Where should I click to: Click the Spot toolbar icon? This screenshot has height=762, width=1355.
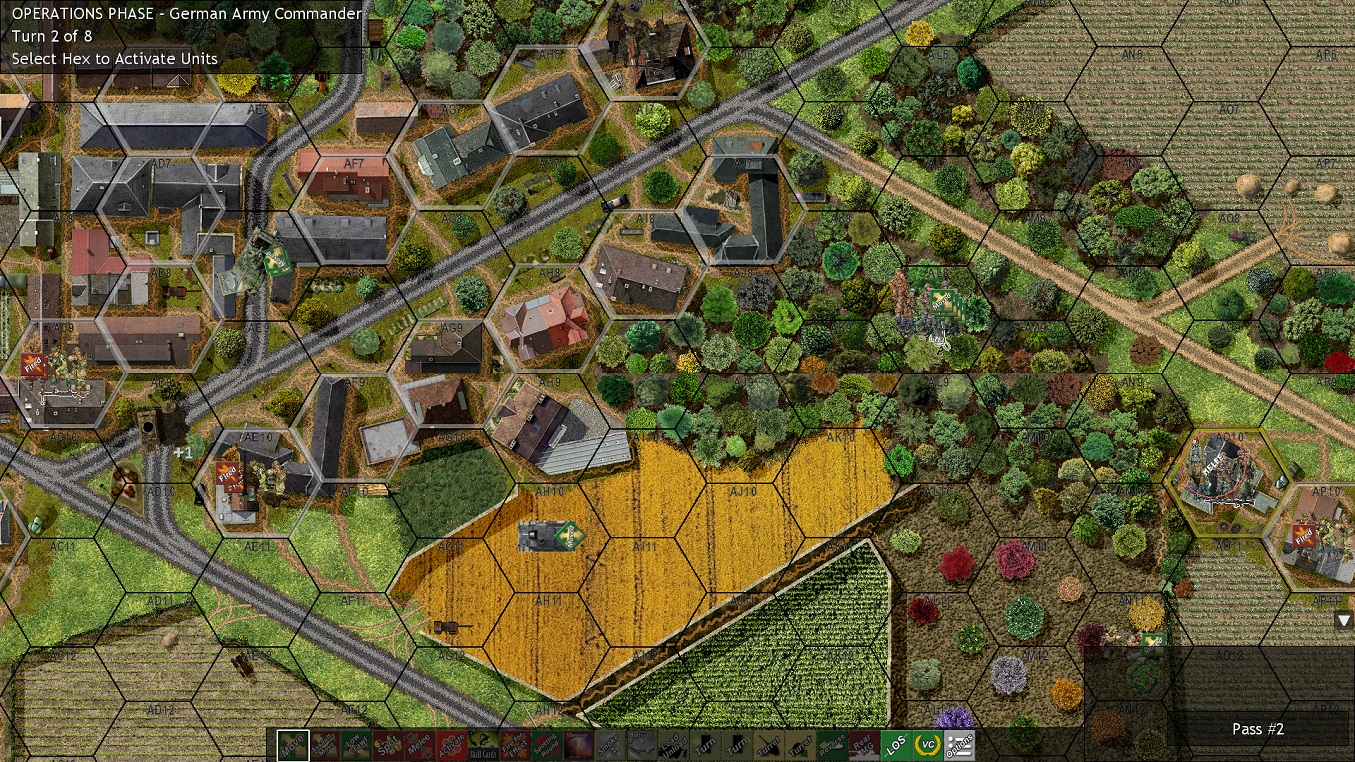(x=389, y=746)
